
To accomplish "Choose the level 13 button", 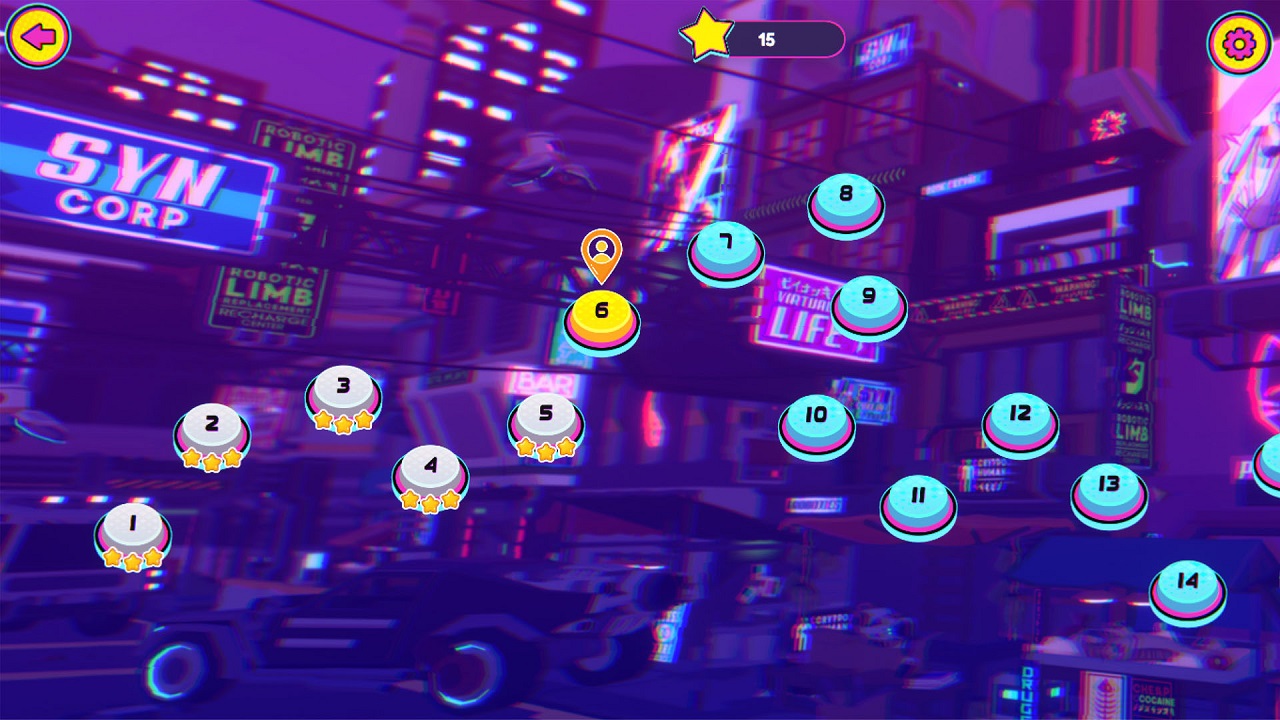I will coord(1109,488).
